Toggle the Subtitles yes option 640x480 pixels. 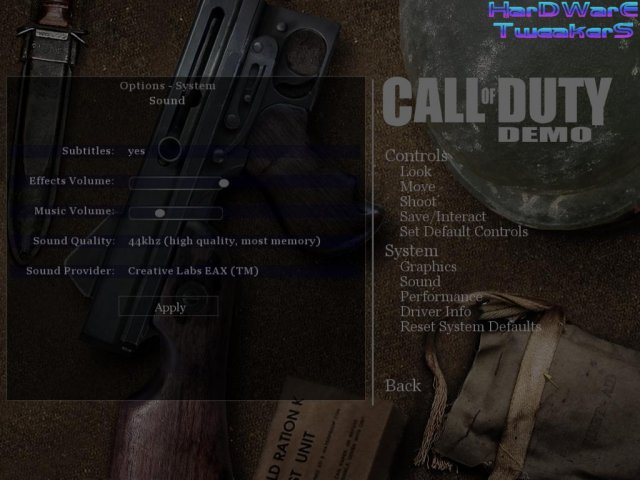coord(137,151)
